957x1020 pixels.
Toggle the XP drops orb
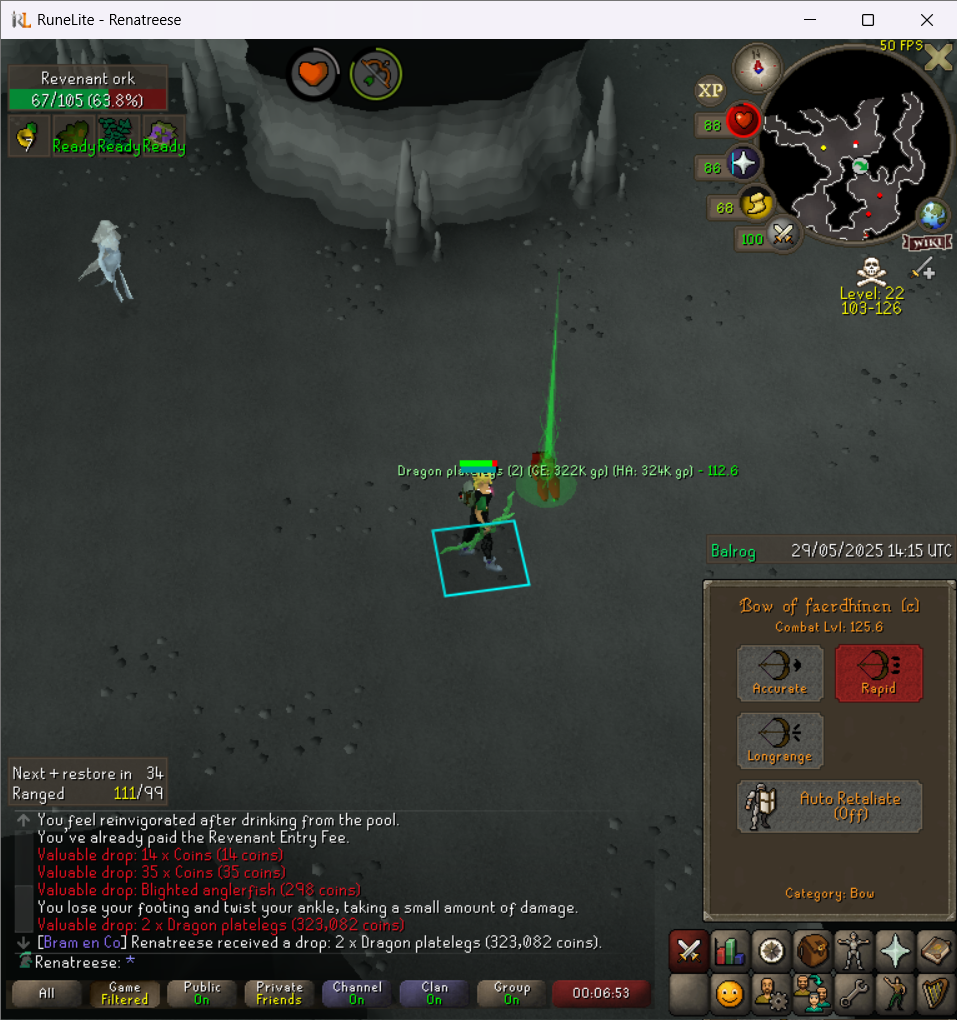710,91
